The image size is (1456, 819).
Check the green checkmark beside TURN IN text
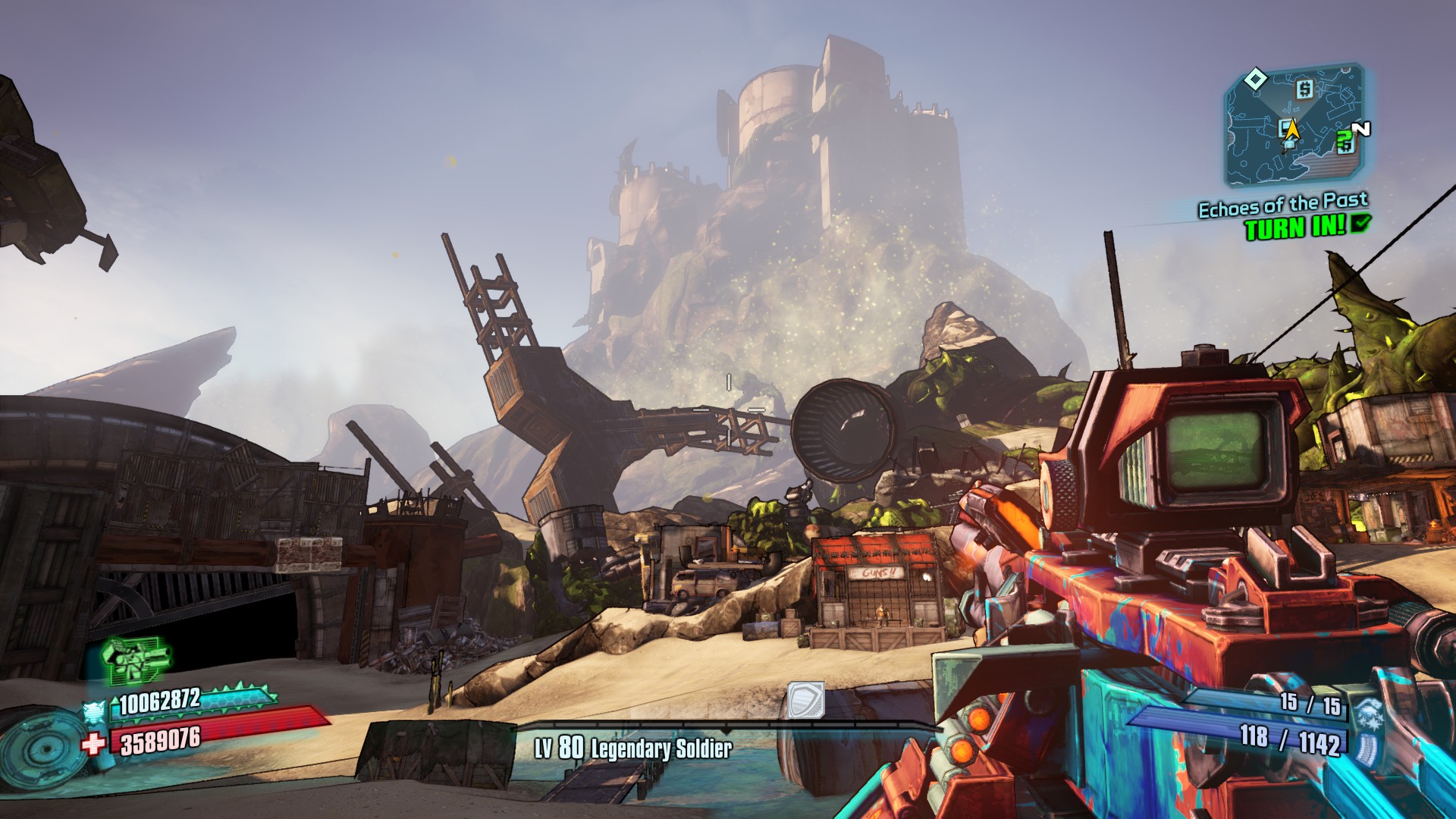[x=1360, y=224]
